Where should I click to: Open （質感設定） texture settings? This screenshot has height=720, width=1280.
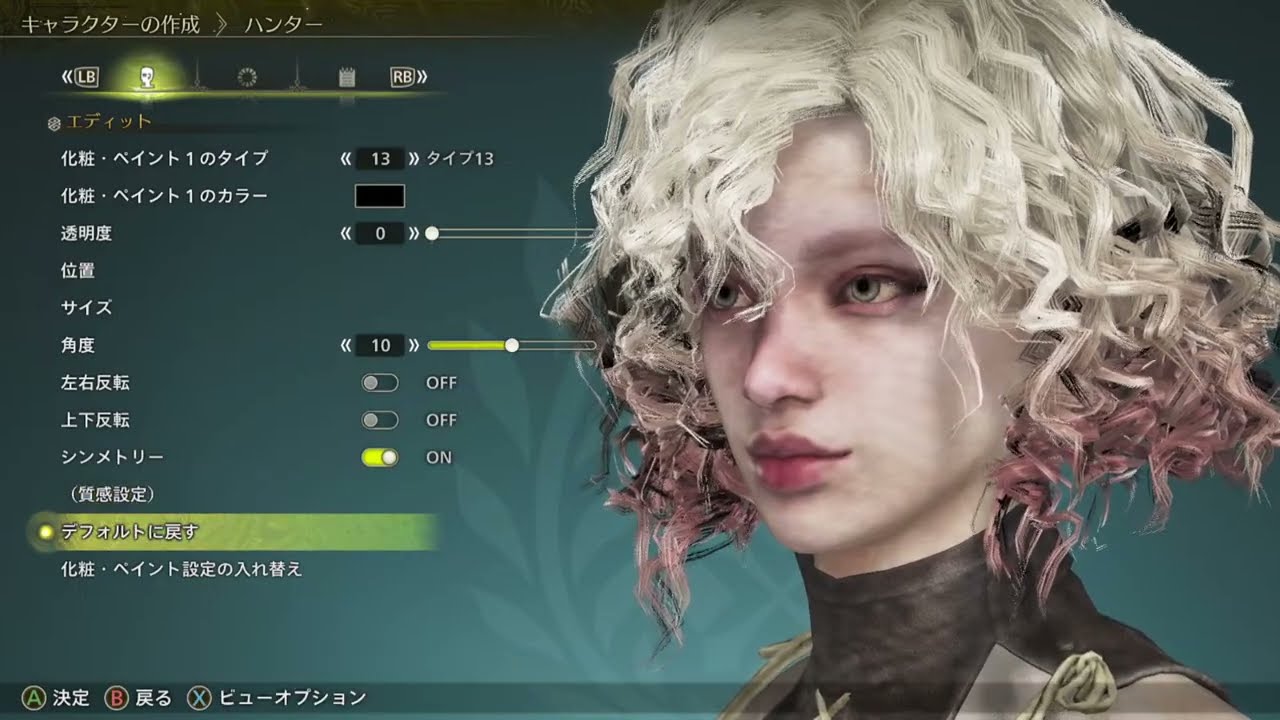click(x=111, y=494)
